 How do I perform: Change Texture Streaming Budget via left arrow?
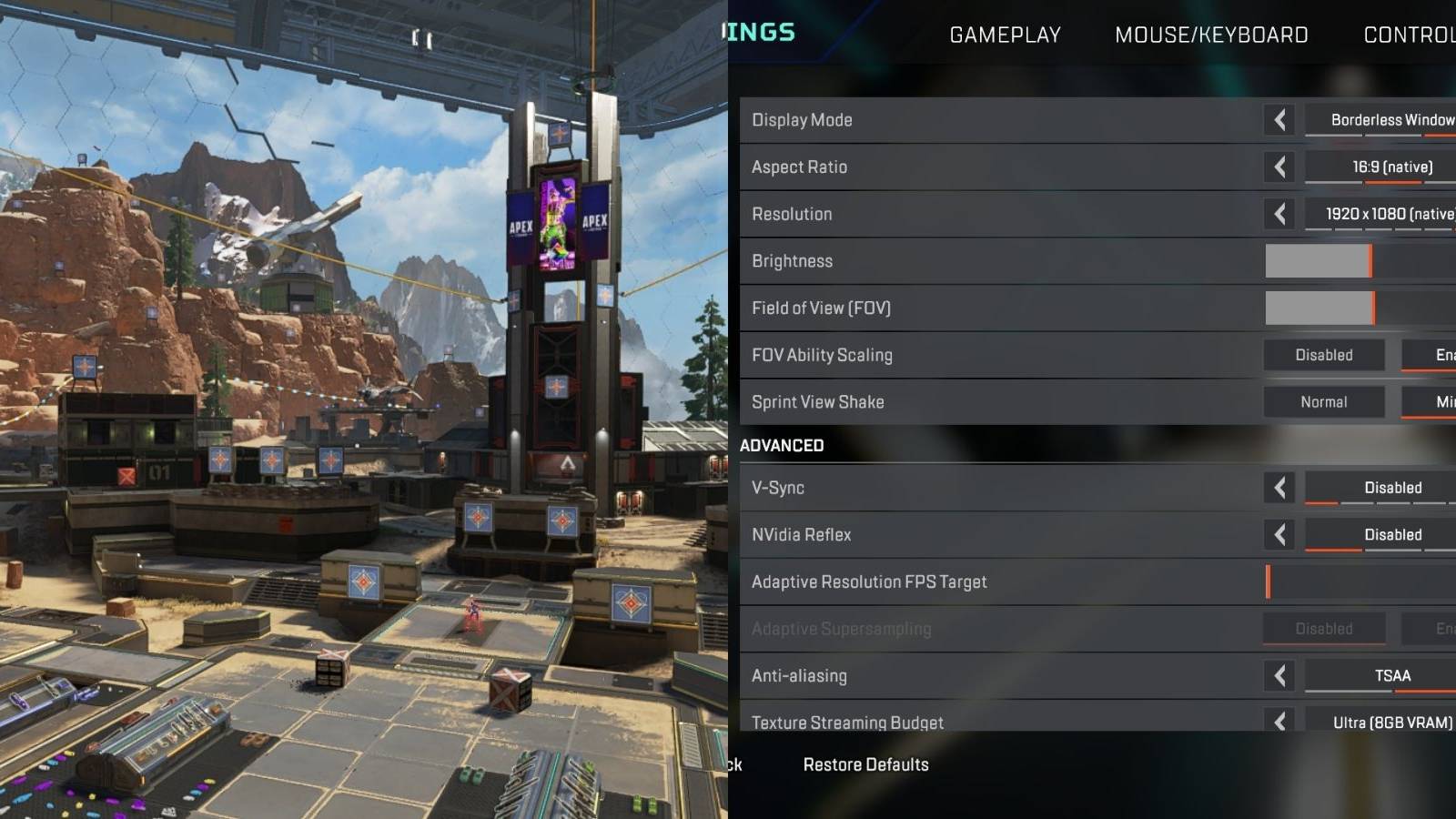pyautogui.click(x=1279, y=722)
